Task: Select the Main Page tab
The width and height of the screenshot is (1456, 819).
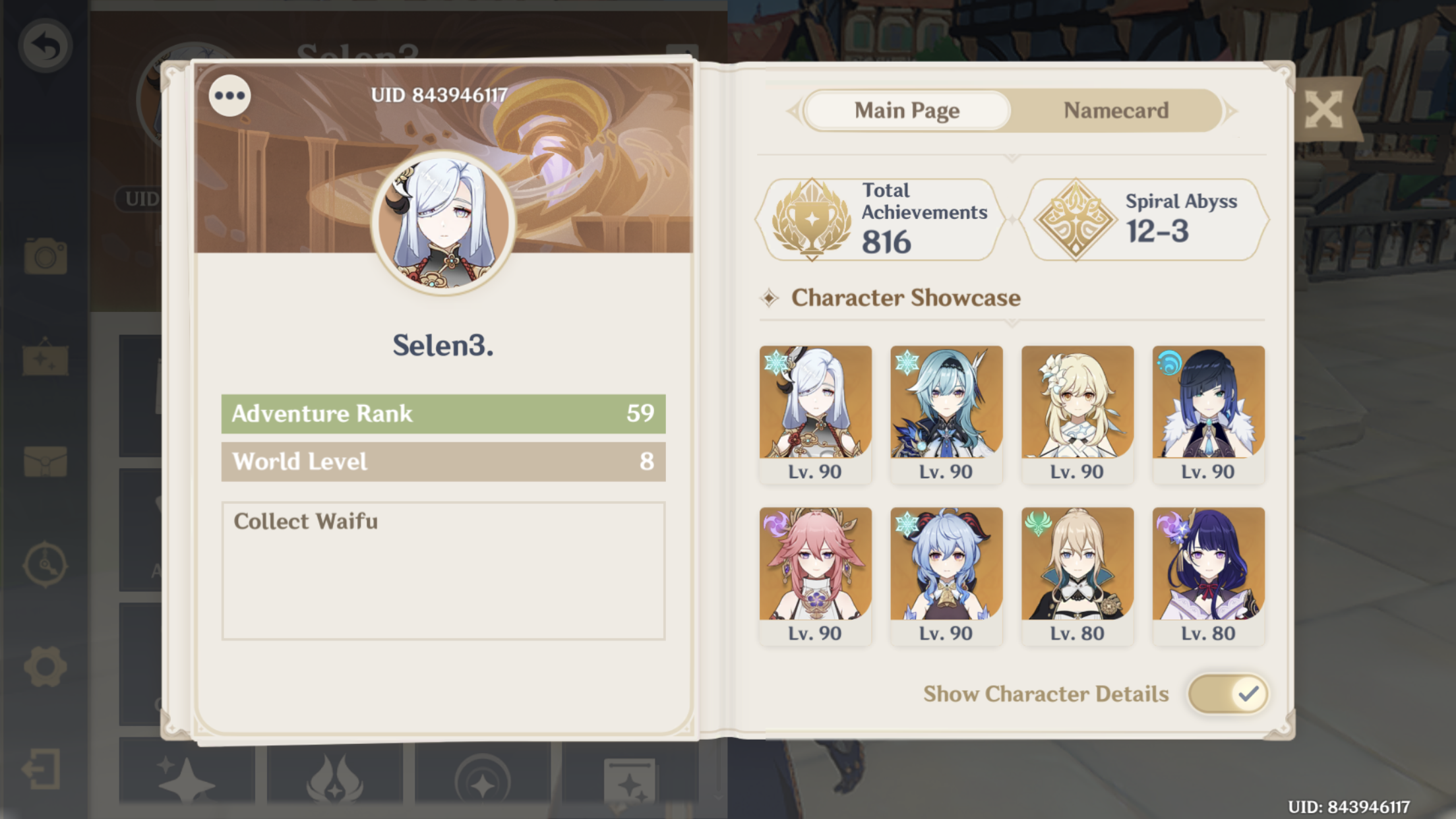Action: point(906,111)
